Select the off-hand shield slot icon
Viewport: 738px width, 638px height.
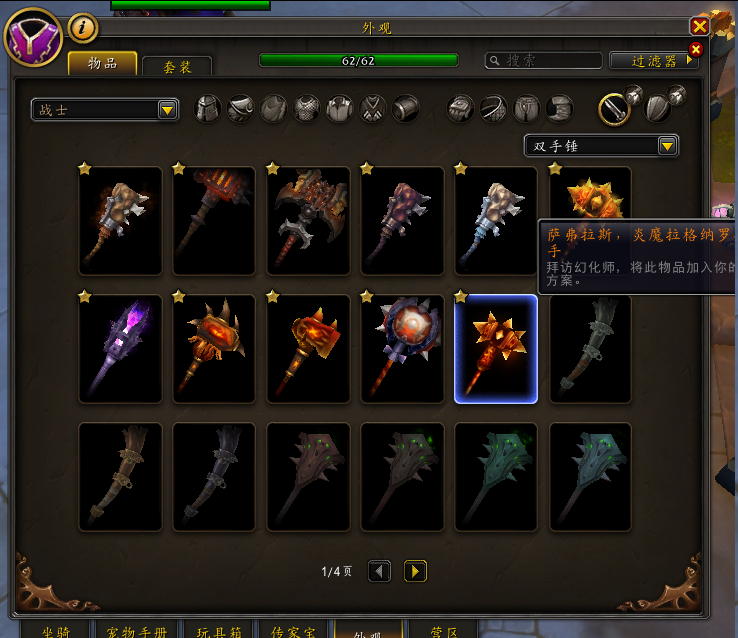click(x=656, y=109)
